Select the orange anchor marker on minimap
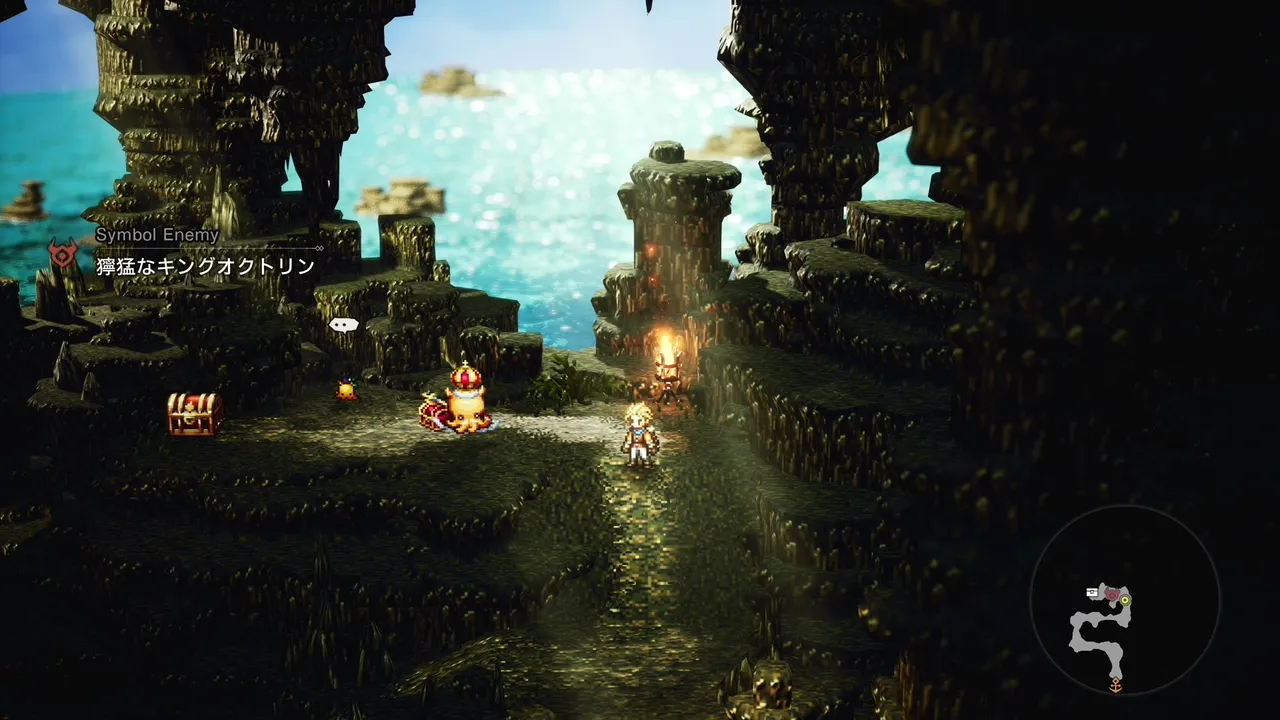This screenshot has height=720, width=1280. pyautogui.click(x=1115, y=685)
